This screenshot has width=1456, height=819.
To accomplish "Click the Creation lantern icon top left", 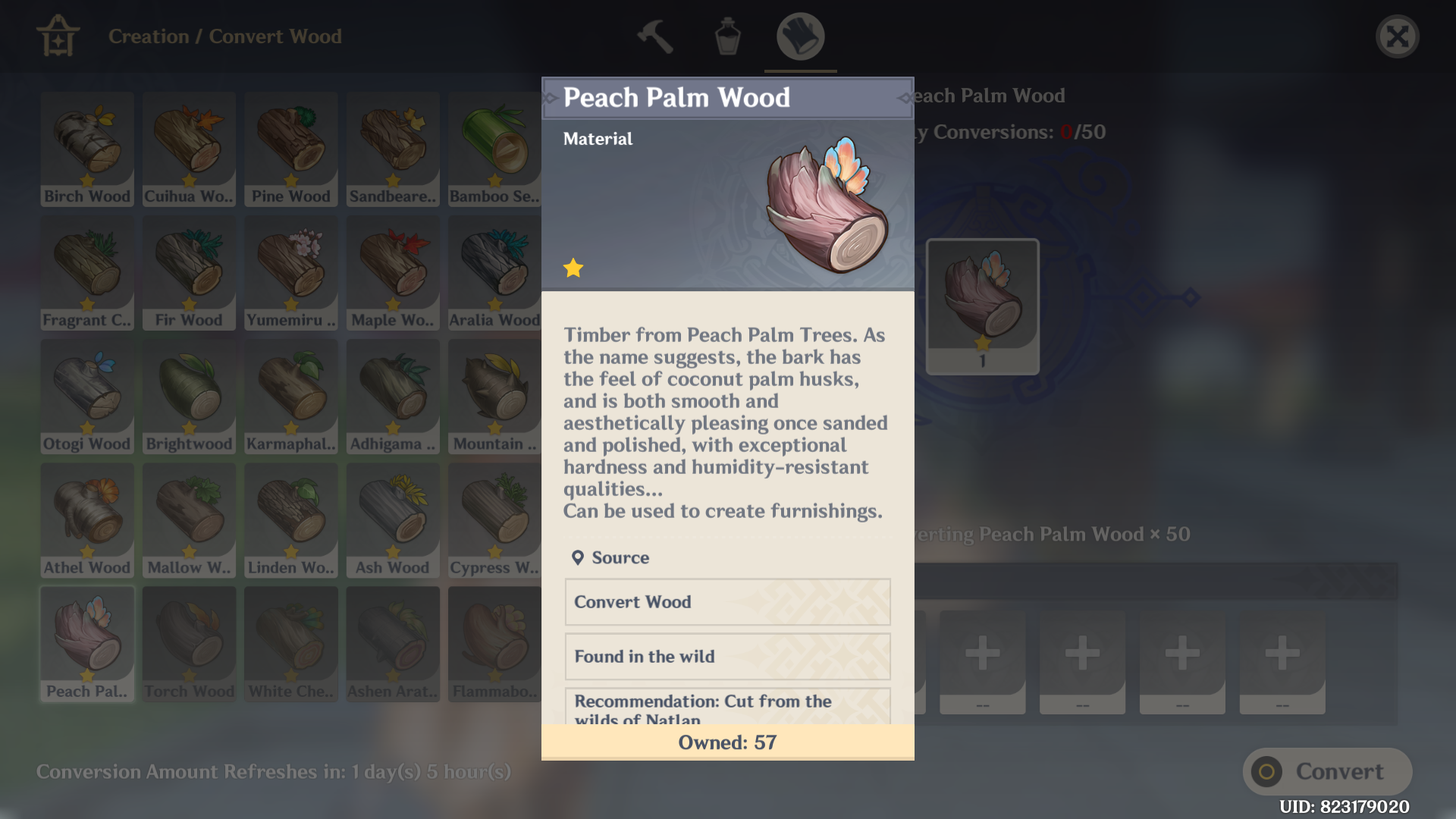I will (58, 36).
